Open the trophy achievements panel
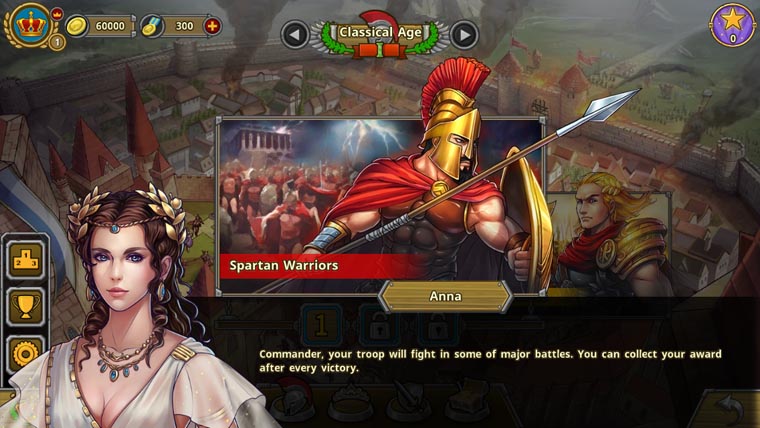Image resolution: width=760 pixels, height=428 pixels. click(x=25, y=306)
